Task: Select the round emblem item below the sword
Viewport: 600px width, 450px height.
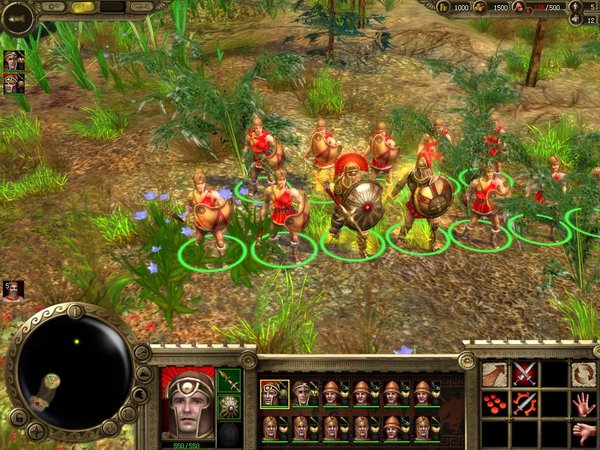Action: pos(229,407)
